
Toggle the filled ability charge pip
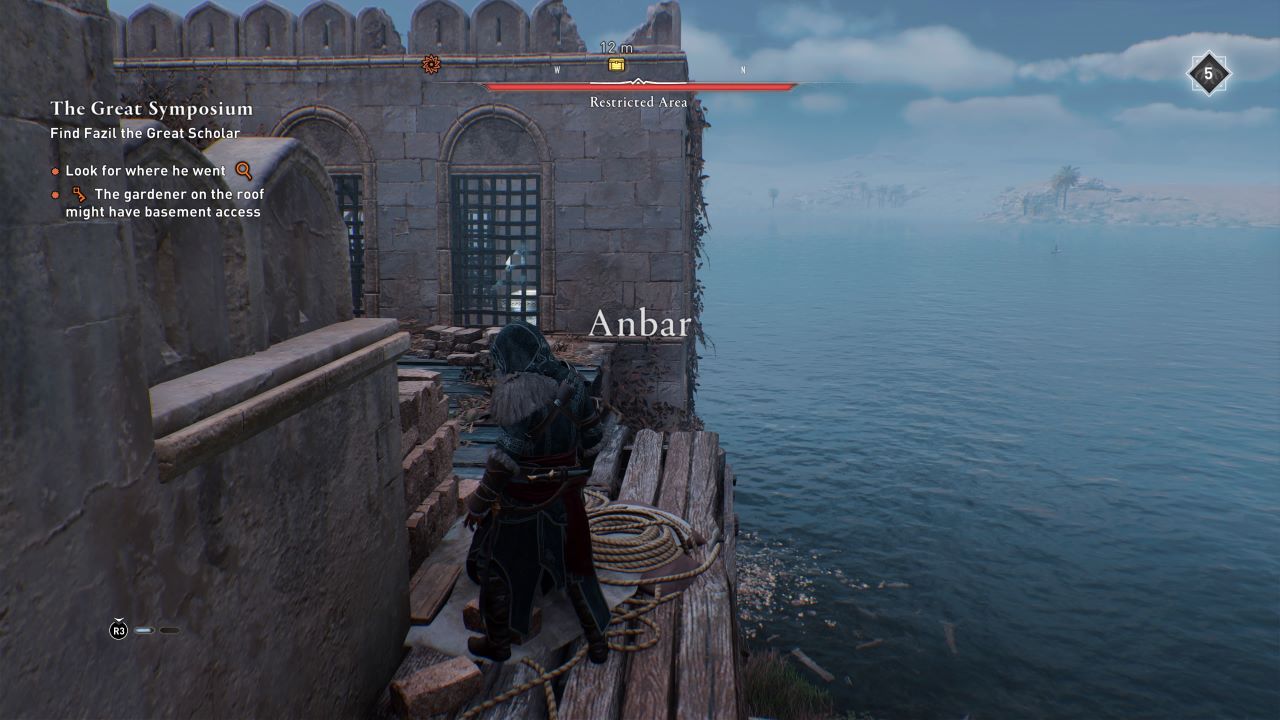[x=143, y=631]
